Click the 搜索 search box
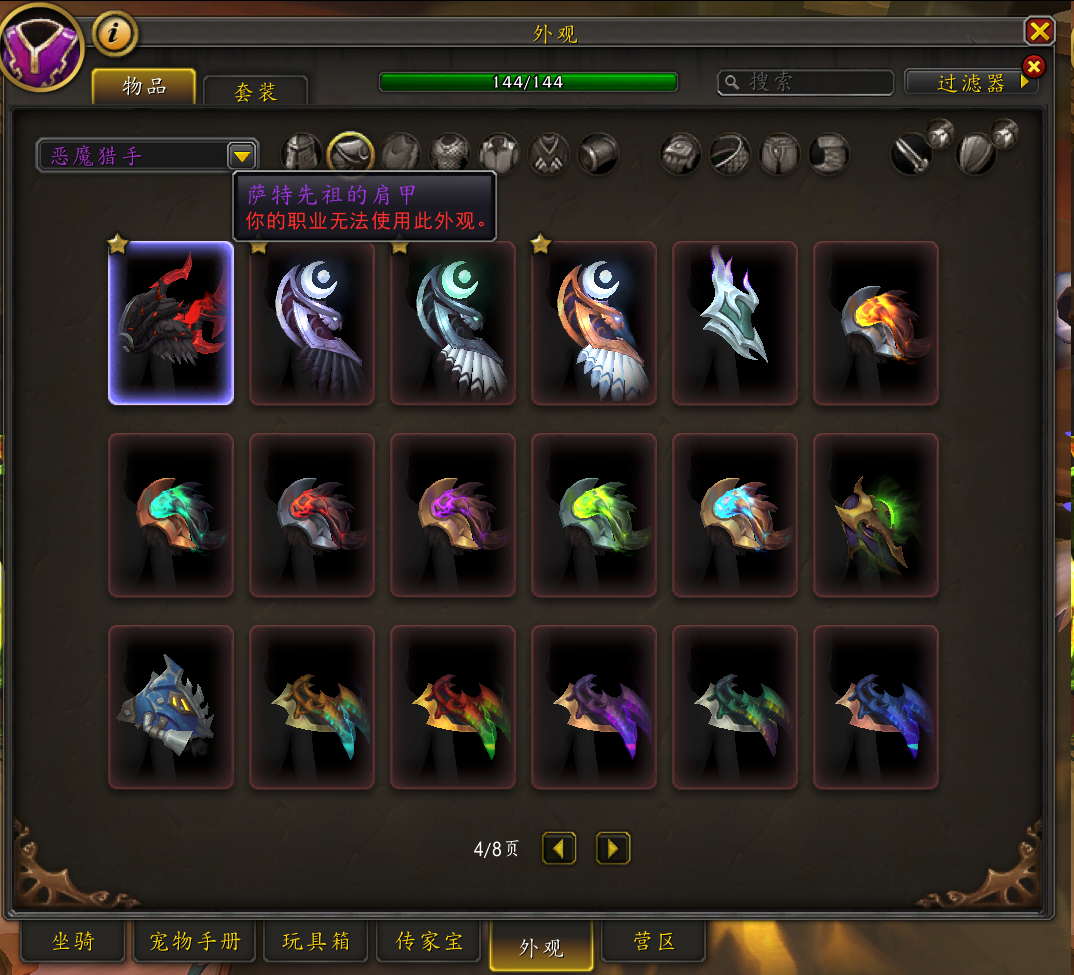The width and height of the screenshot is (1074, 975). pos(806,82)
